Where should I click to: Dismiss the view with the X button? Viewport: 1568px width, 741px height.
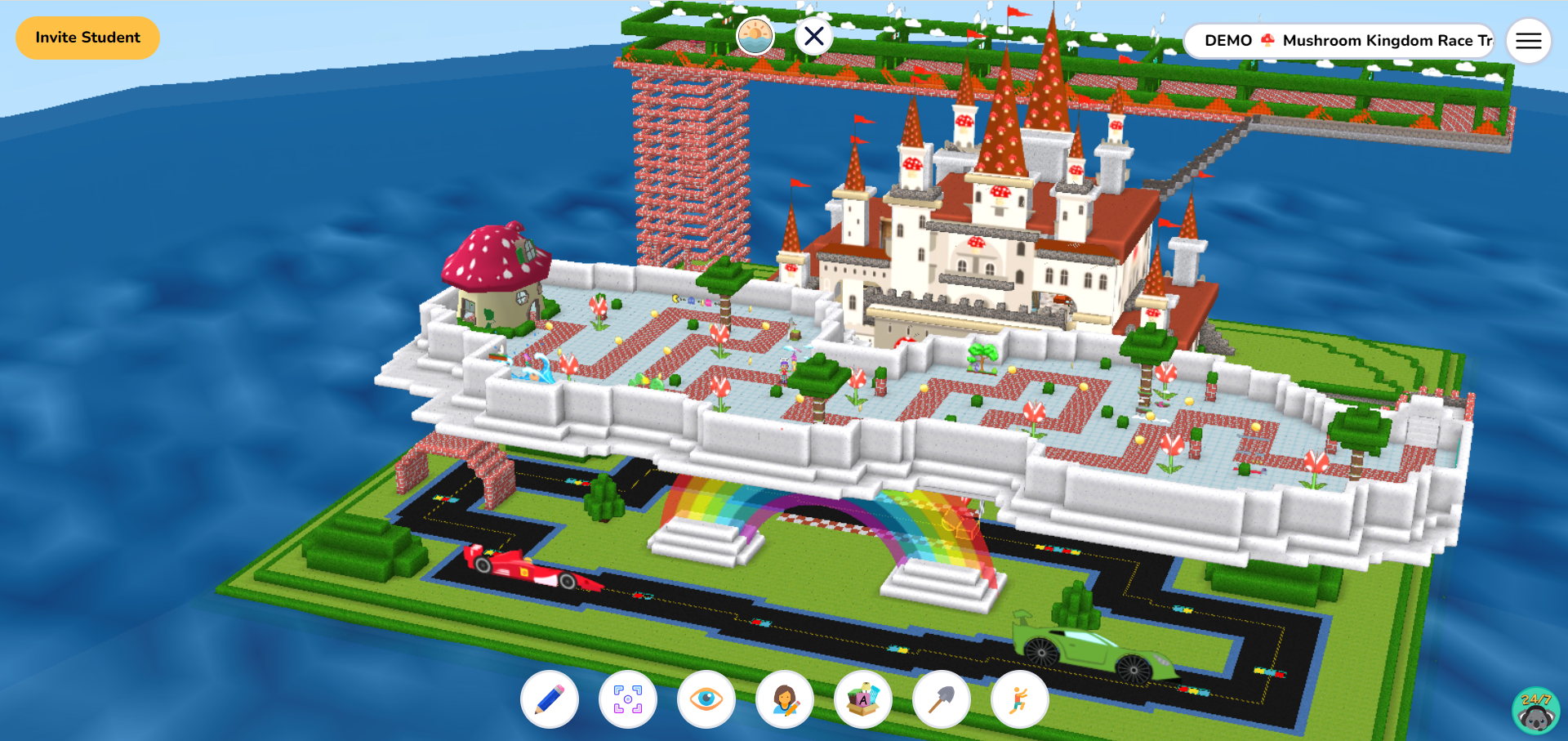pyautogui.click(x=813, y=36)
